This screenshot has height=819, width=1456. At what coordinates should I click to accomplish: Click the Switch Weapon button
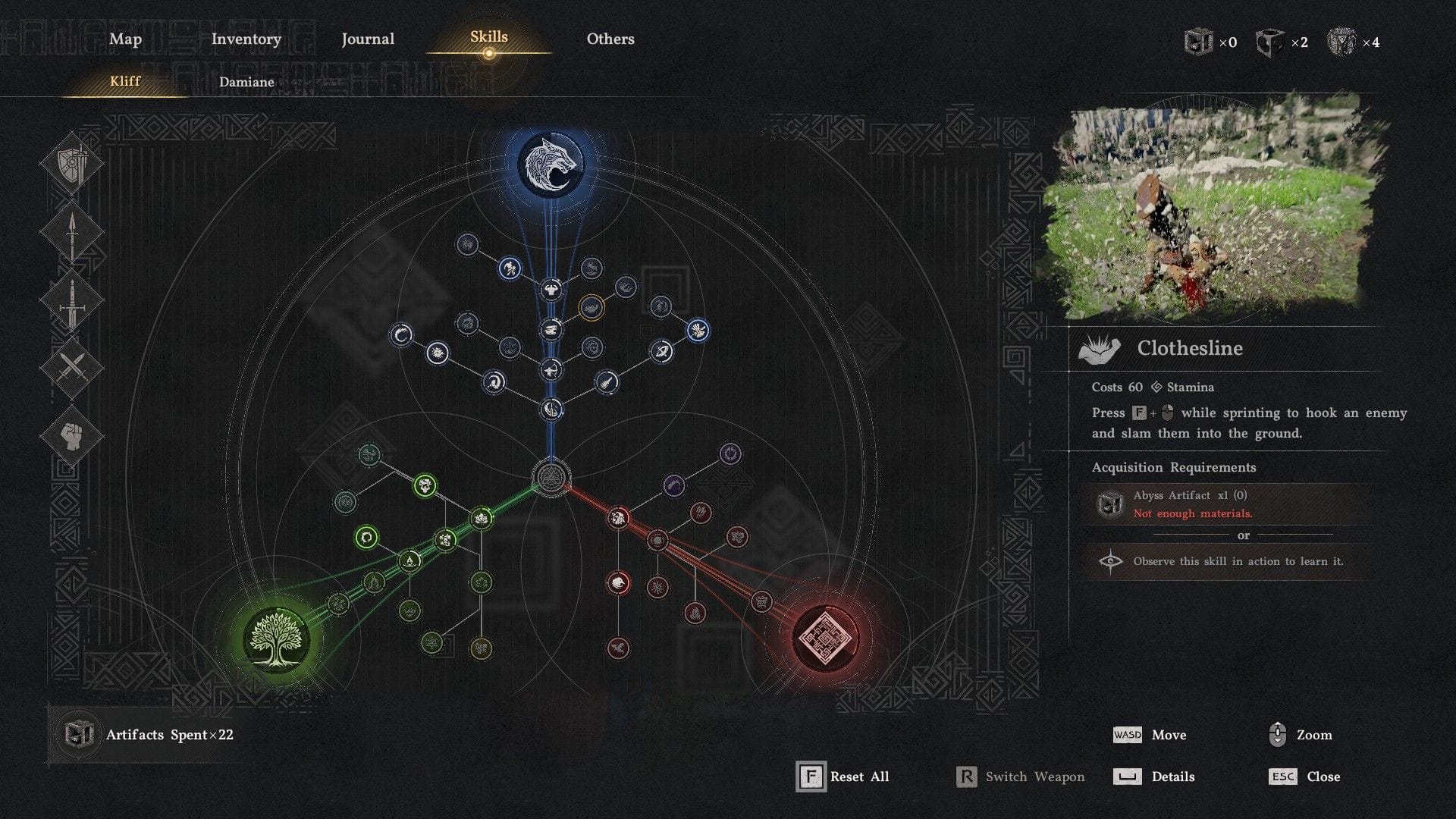click(x=1019, y=777)
